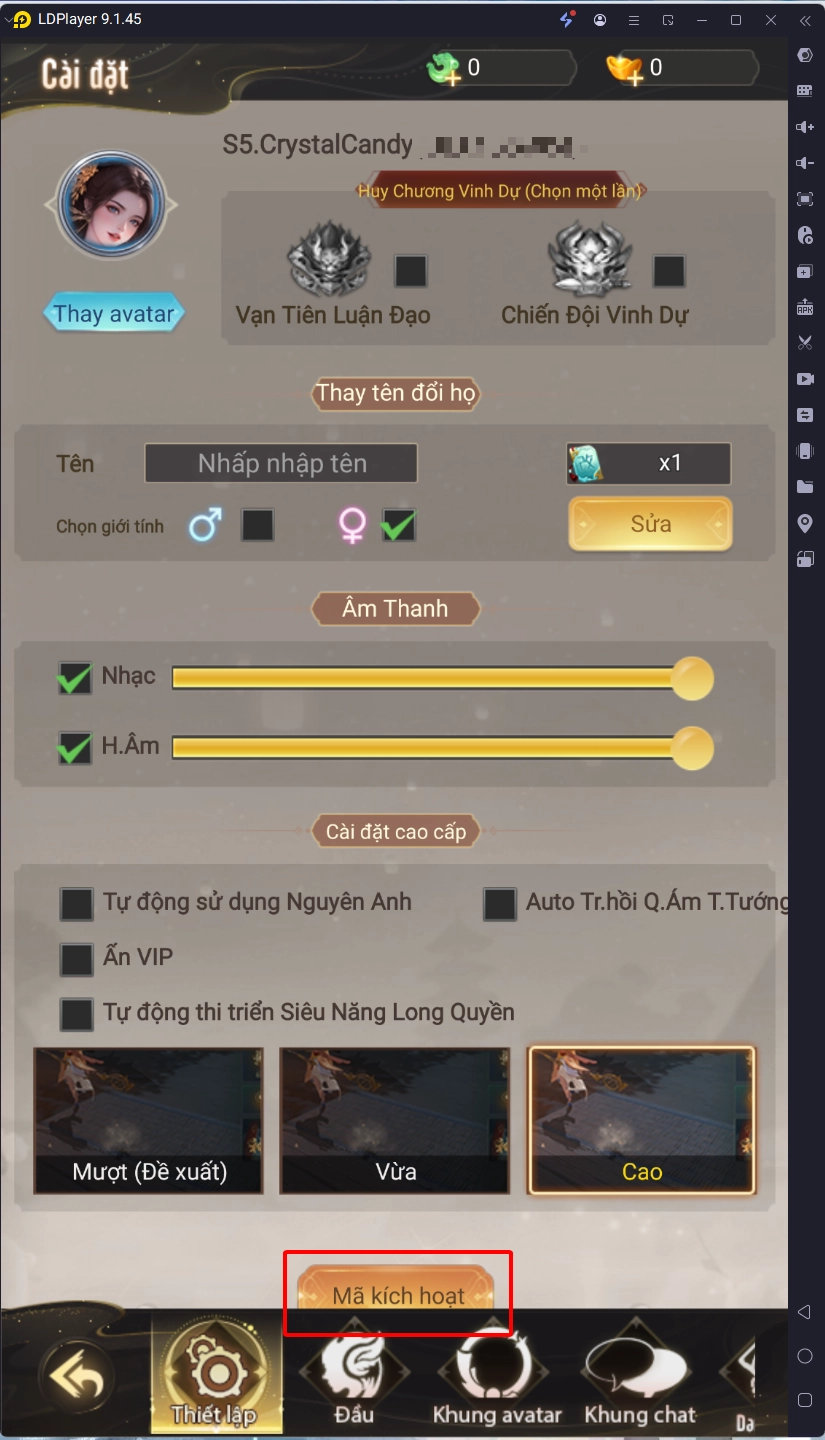The width and height of the screenshot is (825, 1440).
Task: Toggle the Nhạc music checkbox
Action: (x=75, y=678)
